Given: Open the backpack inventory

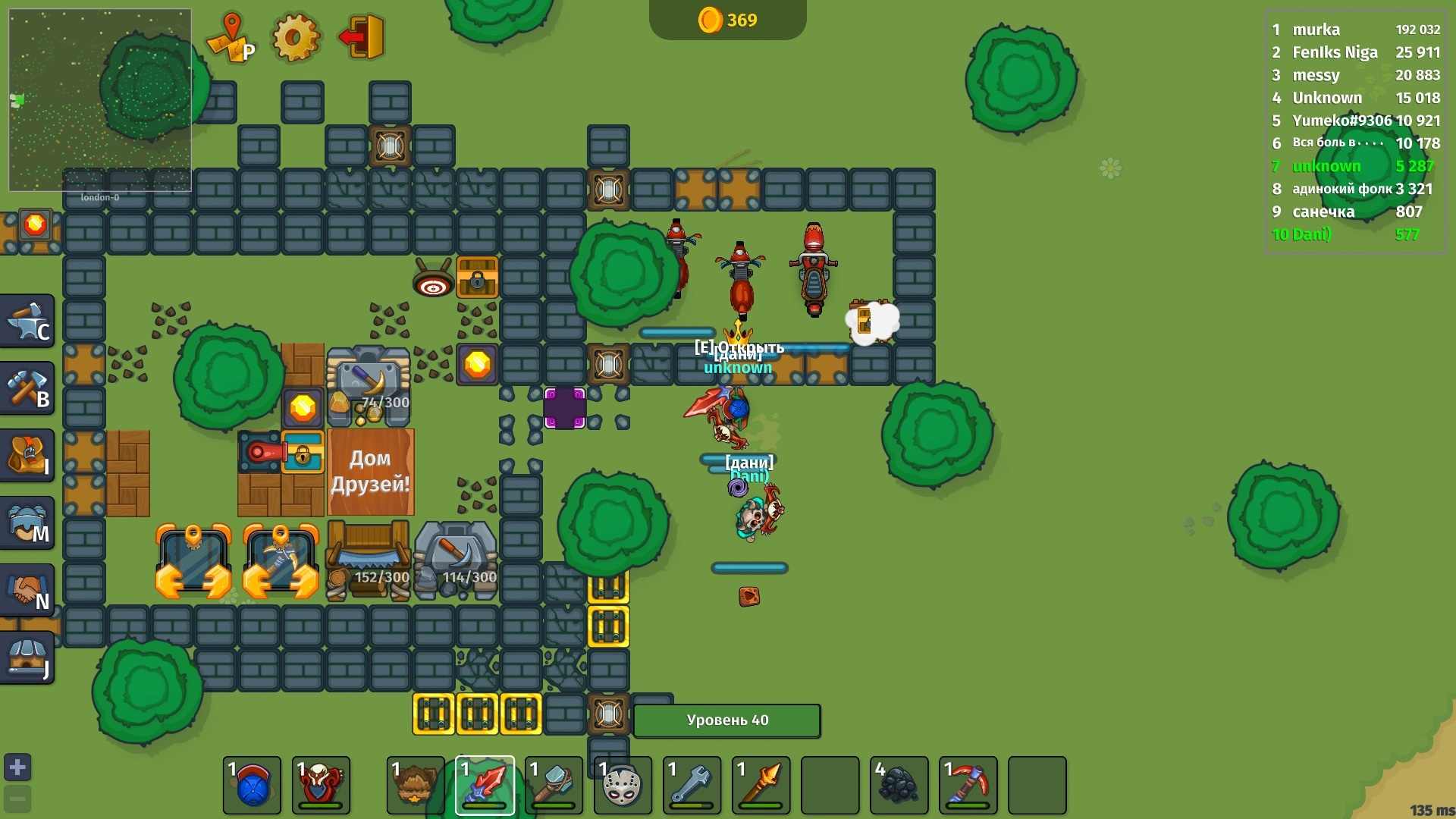Looking at the screenshot, I should 27,456.
